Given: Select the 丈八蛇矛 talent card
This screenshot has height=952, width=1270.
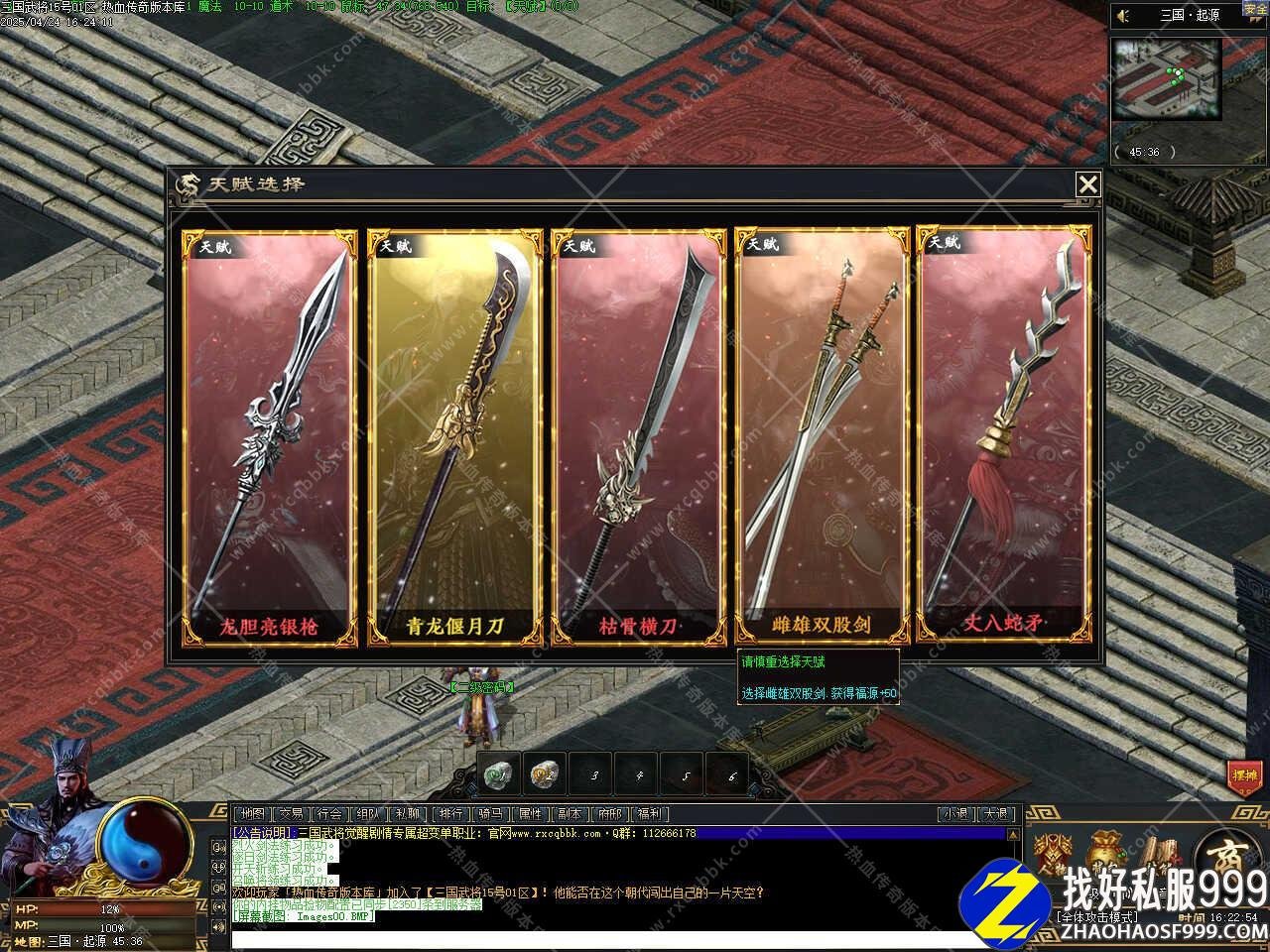Looking at the screenshot, I should (1004, 436).
